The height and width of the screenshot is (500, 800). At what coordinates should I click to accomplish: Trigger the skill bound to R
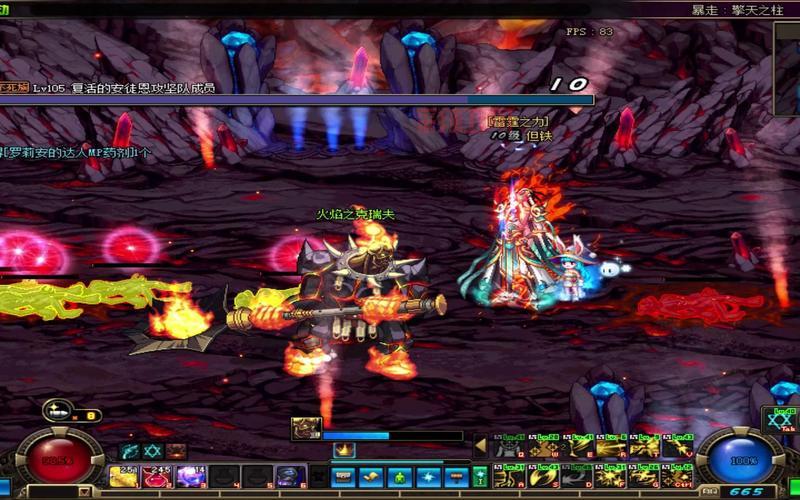(612, 446)
